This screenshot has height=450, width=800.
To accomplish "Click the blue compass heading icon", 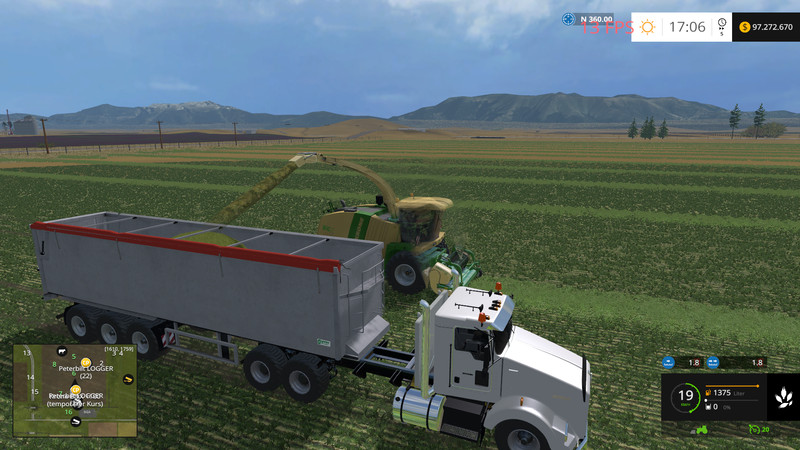I will coord(568,18).
